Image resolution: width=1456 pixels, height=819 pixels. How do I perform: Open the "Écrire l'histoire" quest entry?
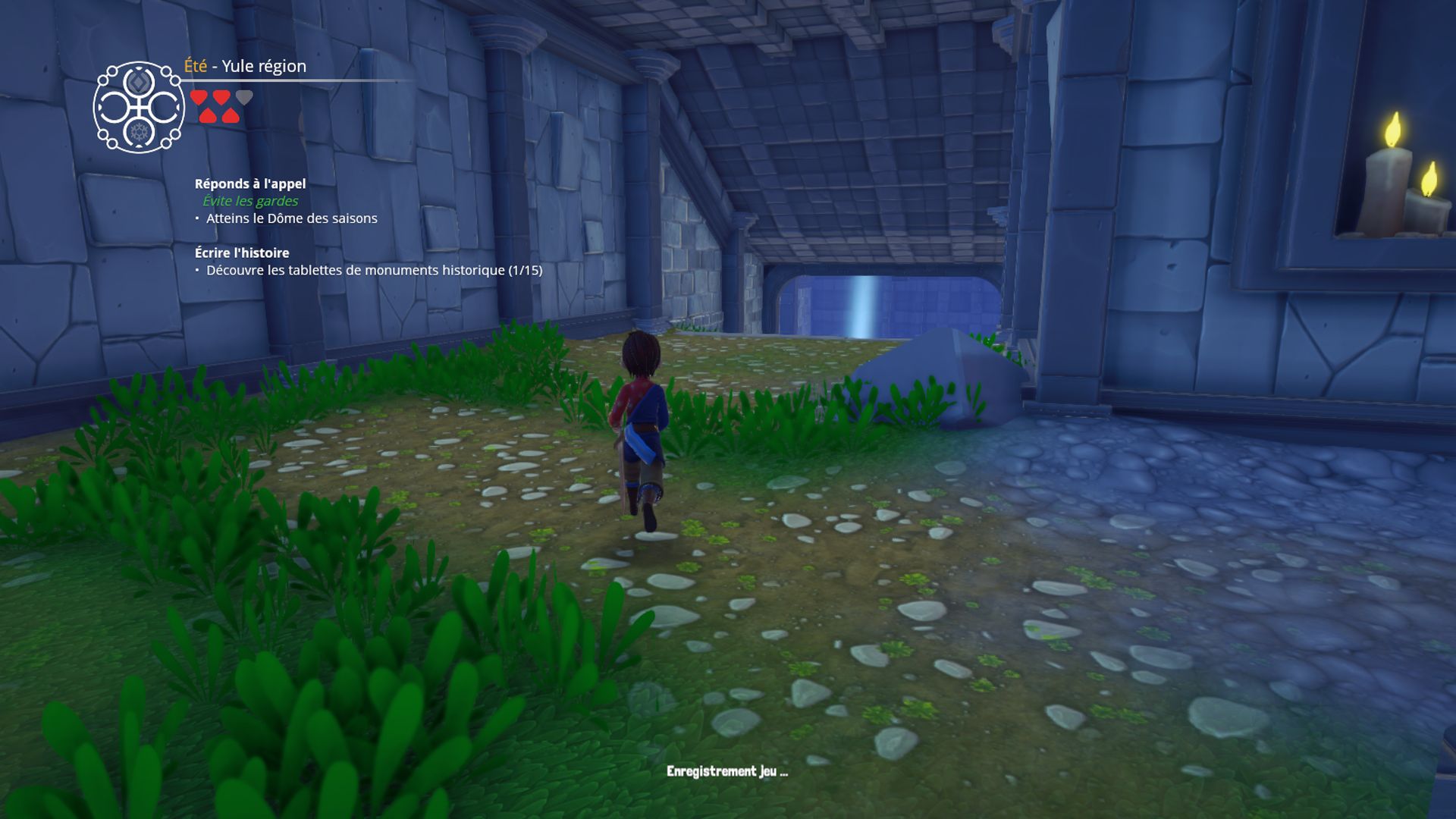click(242, 253)
